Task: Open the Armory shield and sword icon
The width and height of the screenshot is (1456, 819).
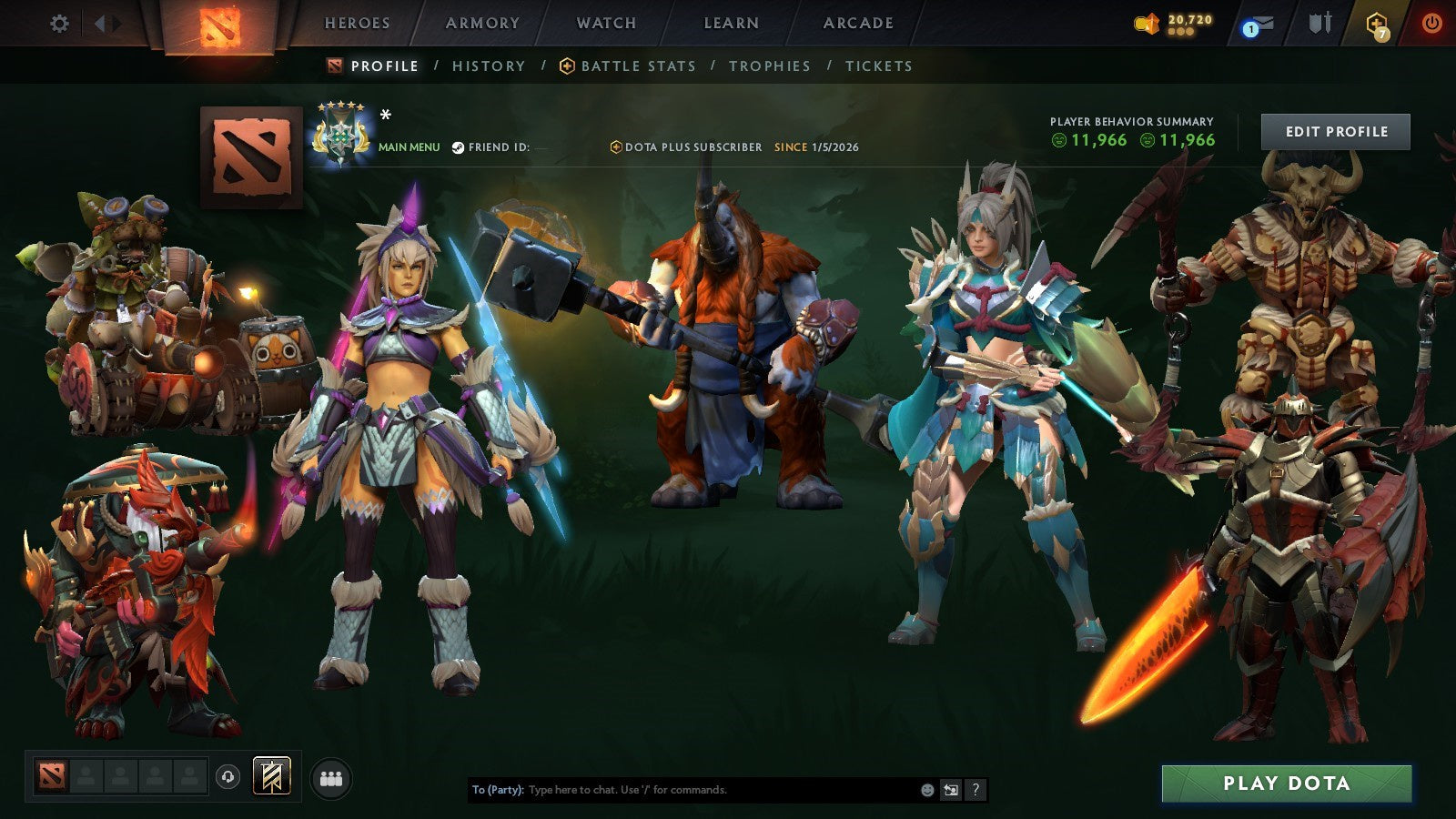Action: click(1320, 23)
